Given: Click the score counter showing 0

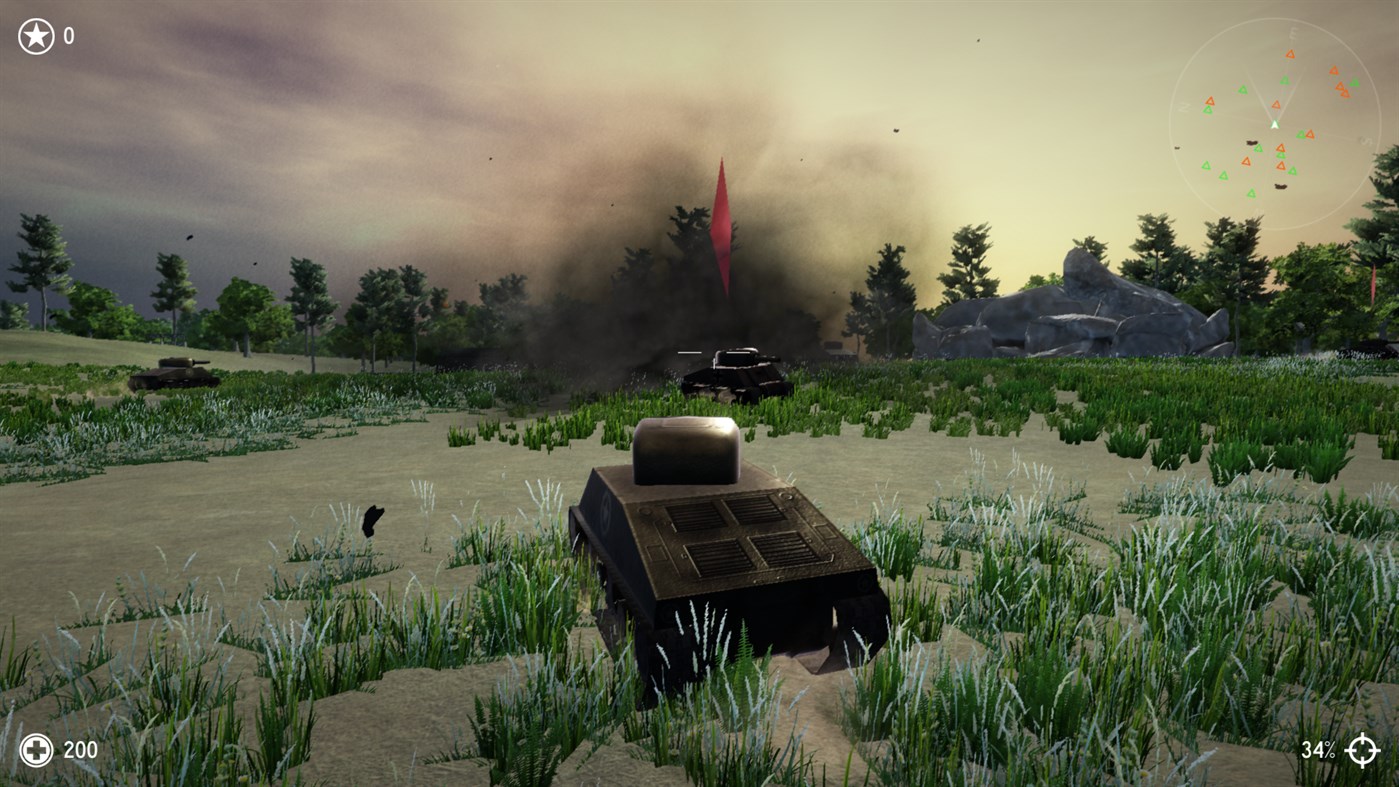Looking at the screenshot, I should coord(68,36).
